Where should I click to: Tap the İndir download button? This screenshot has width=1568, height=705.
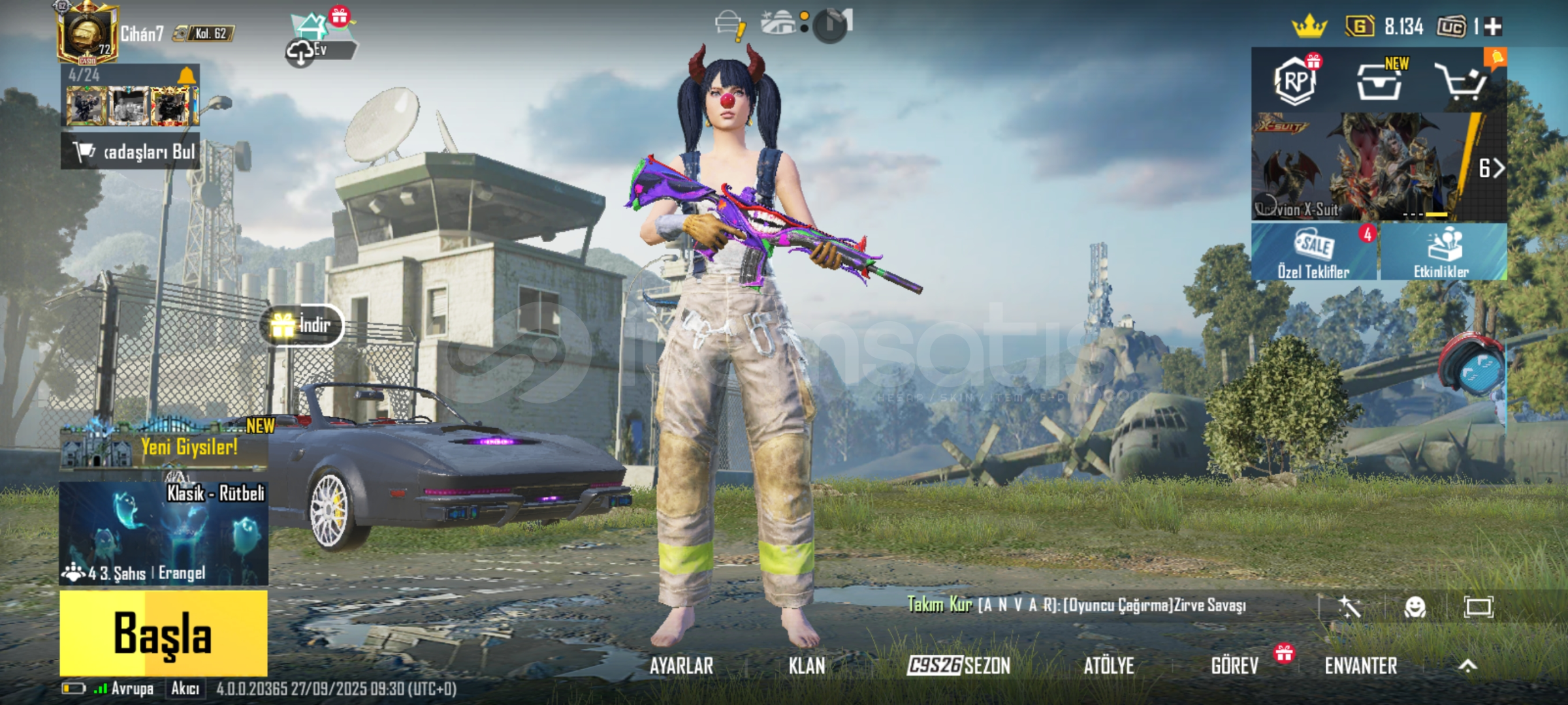pyautogui.click(x=302, y=325)
